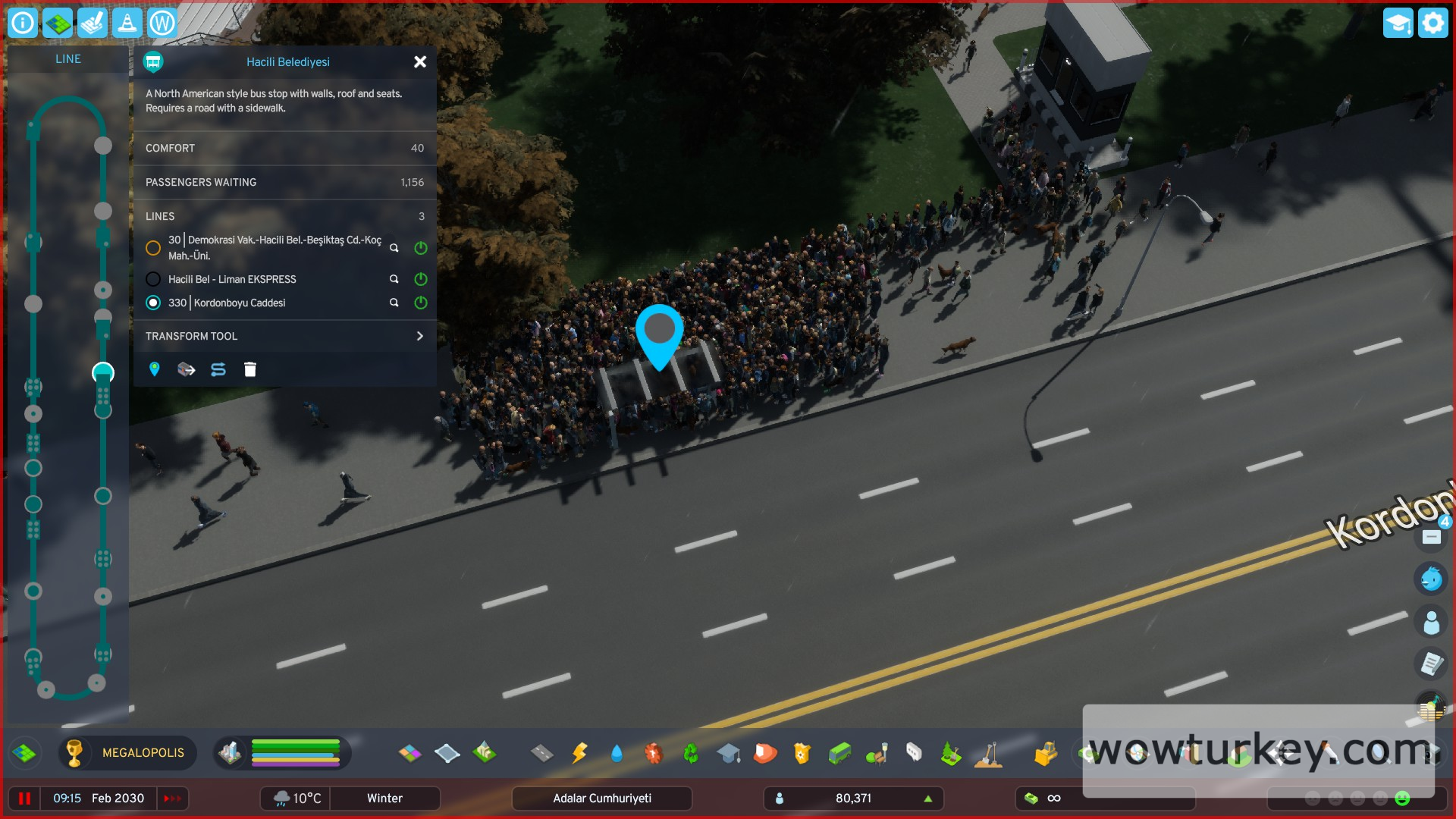This screenshot has width=1456, height=819.
Task: Click the blue location pin icon in panel
Action: pyautogui.click(x=155, y=369)
